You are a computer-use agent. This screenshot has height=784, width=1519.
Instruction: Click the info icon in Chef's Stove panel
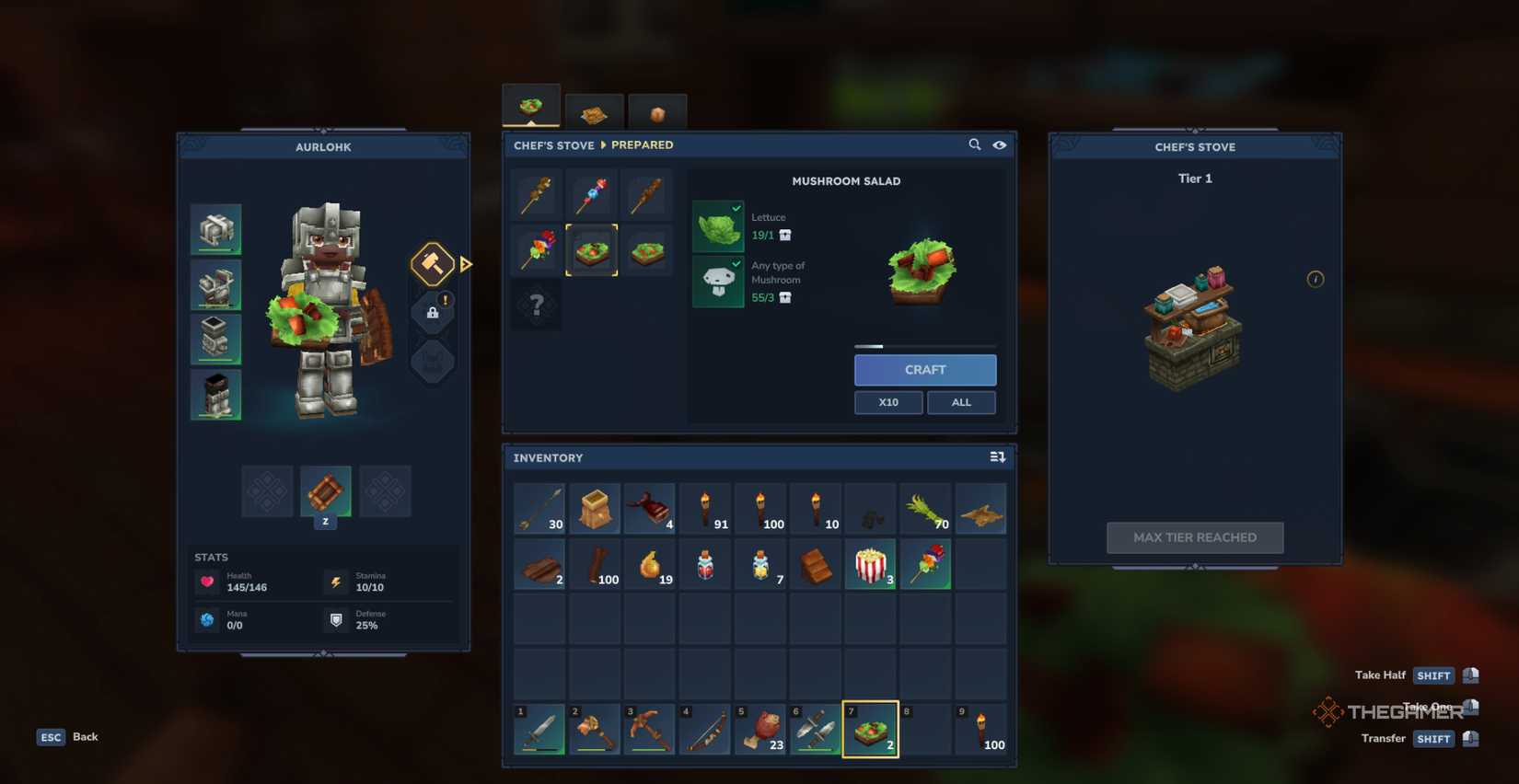pyautogui.click(x=1316, y=279)
